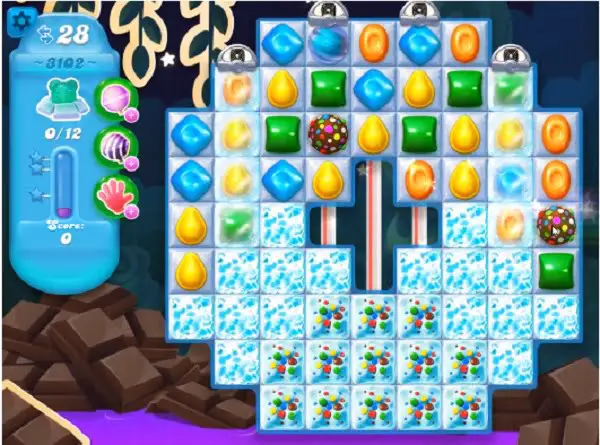The width and height of the screenshot is (600, 445).
Task: Pick the color bomb beside the frosted orange candy
Action: [555, 223]
